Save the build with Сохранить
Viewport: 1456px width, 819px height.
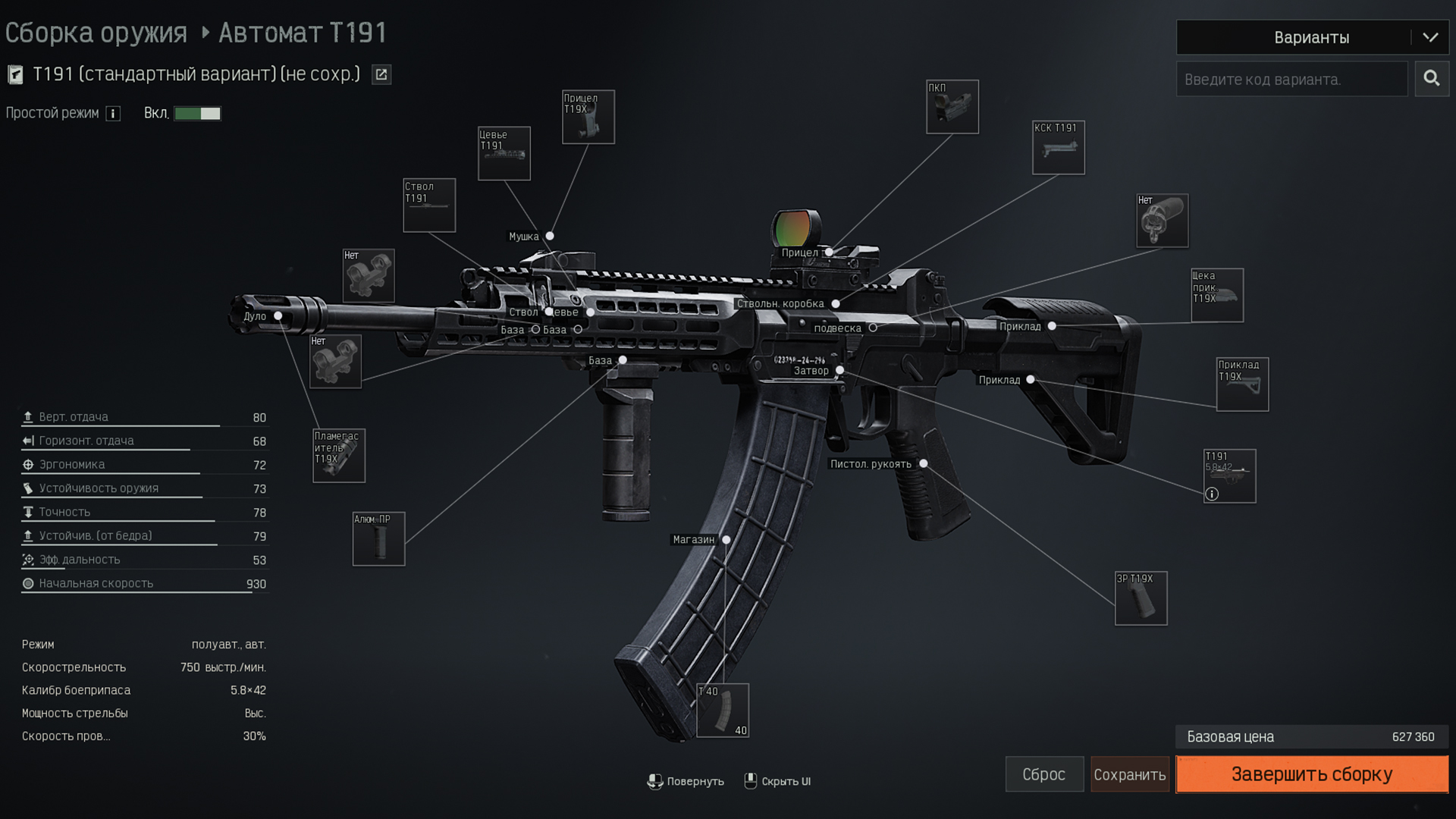pos(1129,774)
